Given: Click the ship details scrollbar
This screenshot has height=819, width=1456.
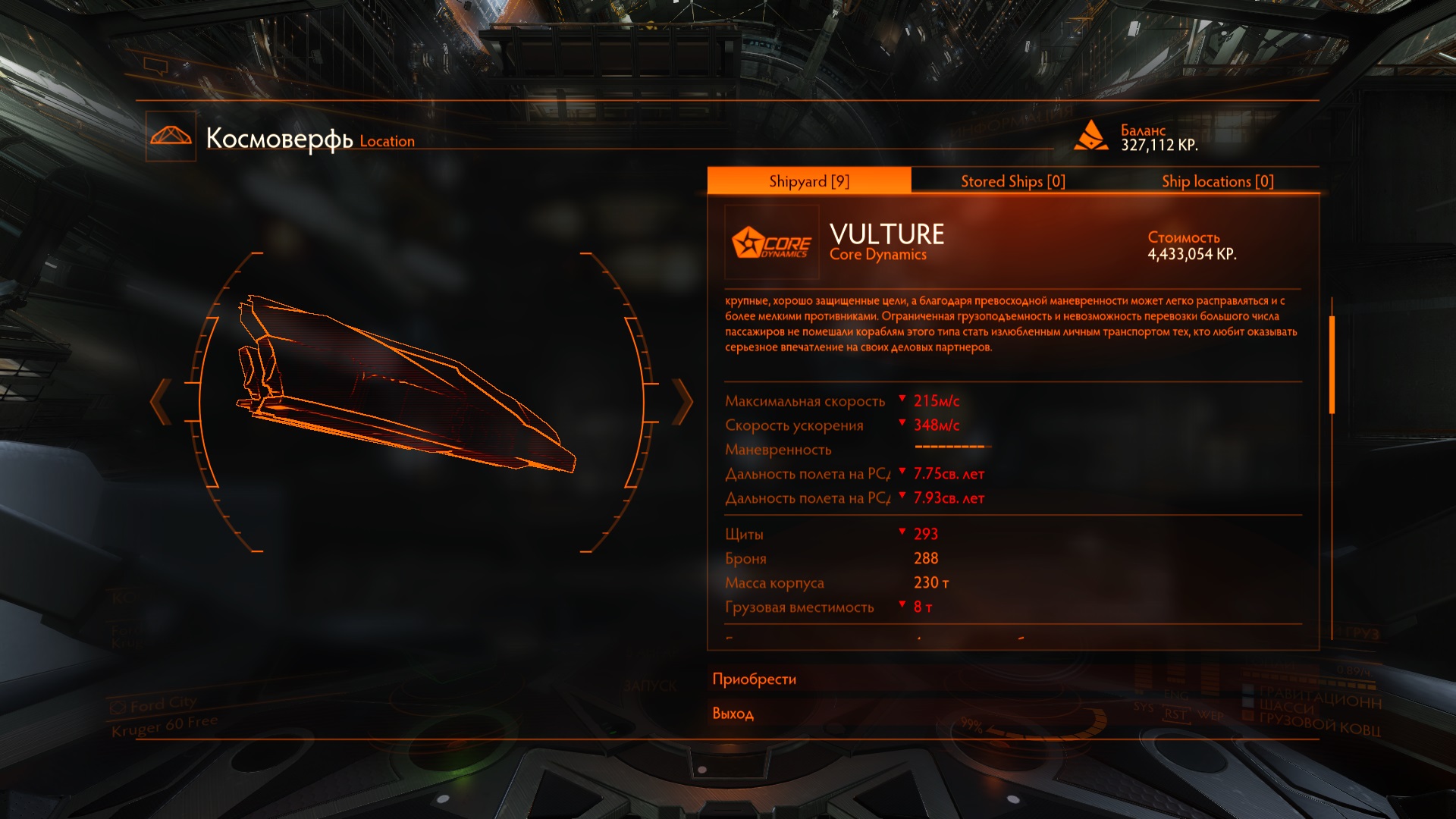Looking at the screenshot, I should pyautogui.click(x=1332, y=364).
